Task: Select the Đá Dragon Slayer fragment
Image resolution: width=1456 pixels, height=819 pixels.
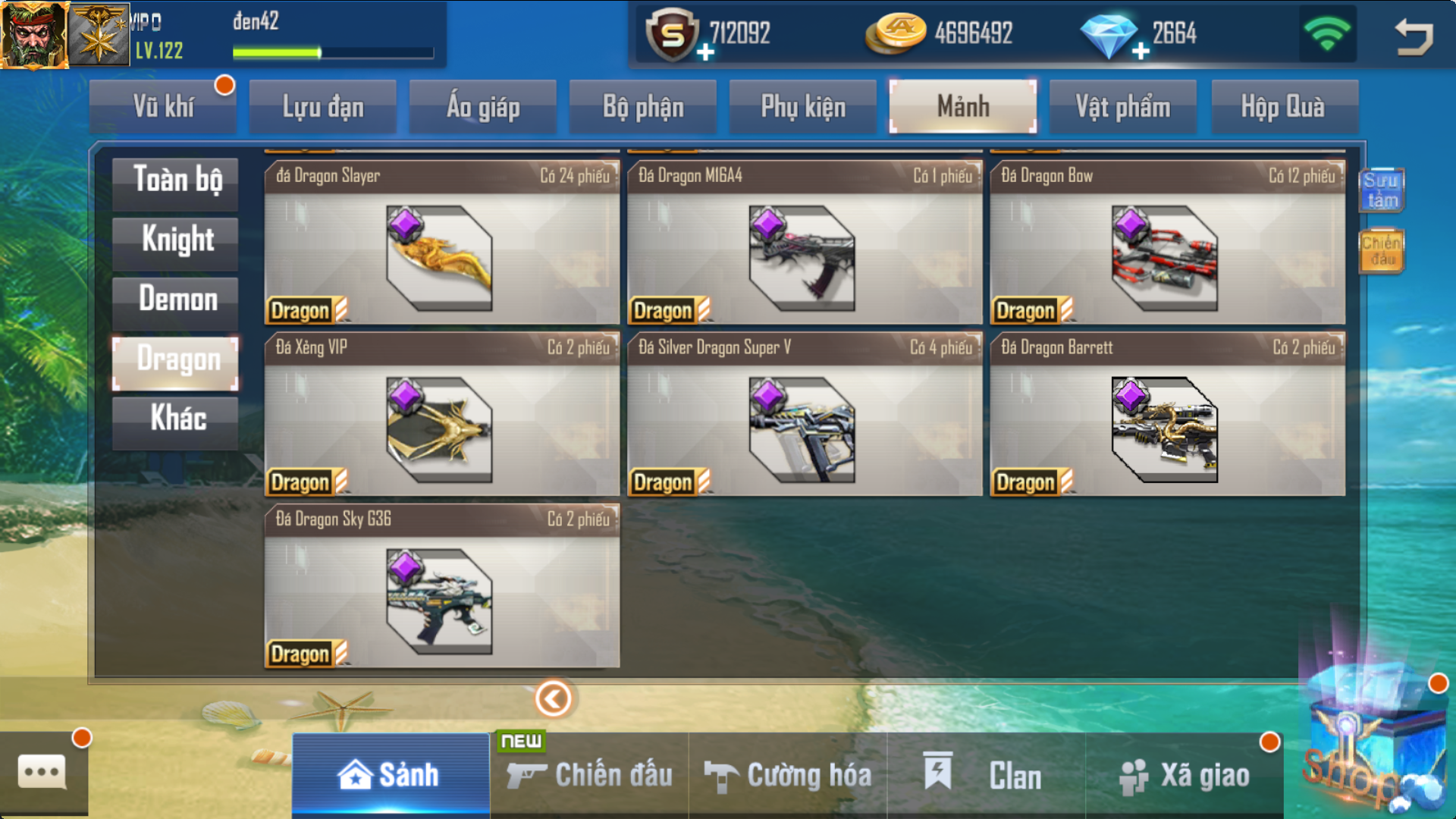Action: click(x=441, y=243)
